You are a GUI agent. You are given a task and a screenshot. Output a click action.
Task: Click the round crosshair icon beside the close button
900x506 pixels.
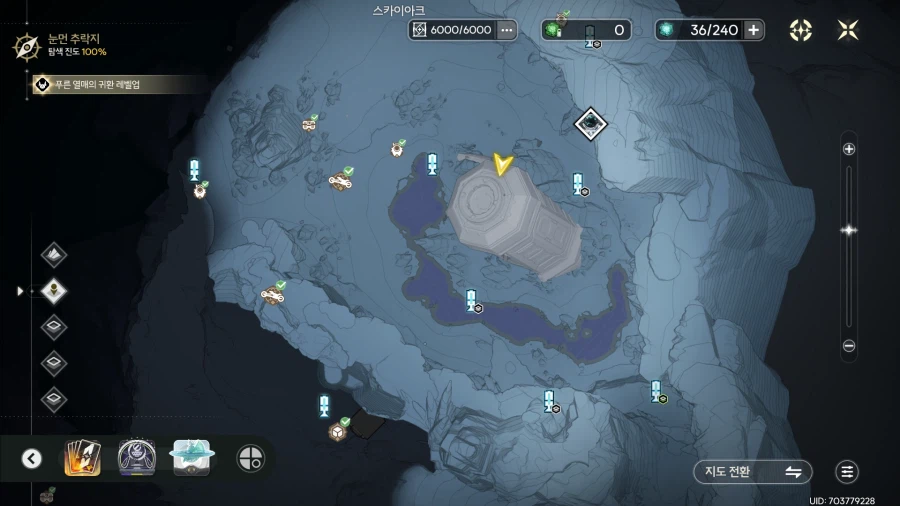[801, 30]
